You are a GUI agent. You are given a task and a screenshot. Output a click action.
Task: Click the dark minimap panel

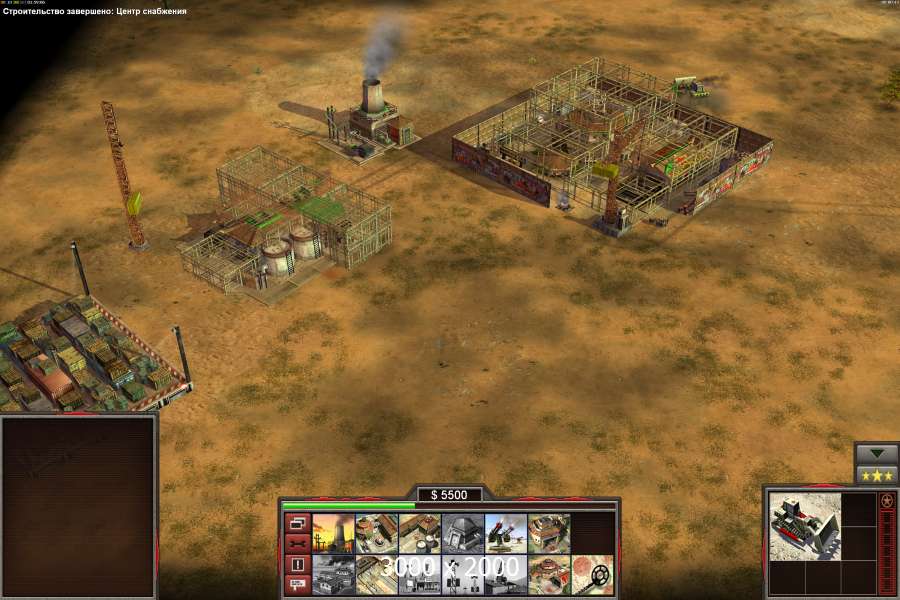pos(78,507)
